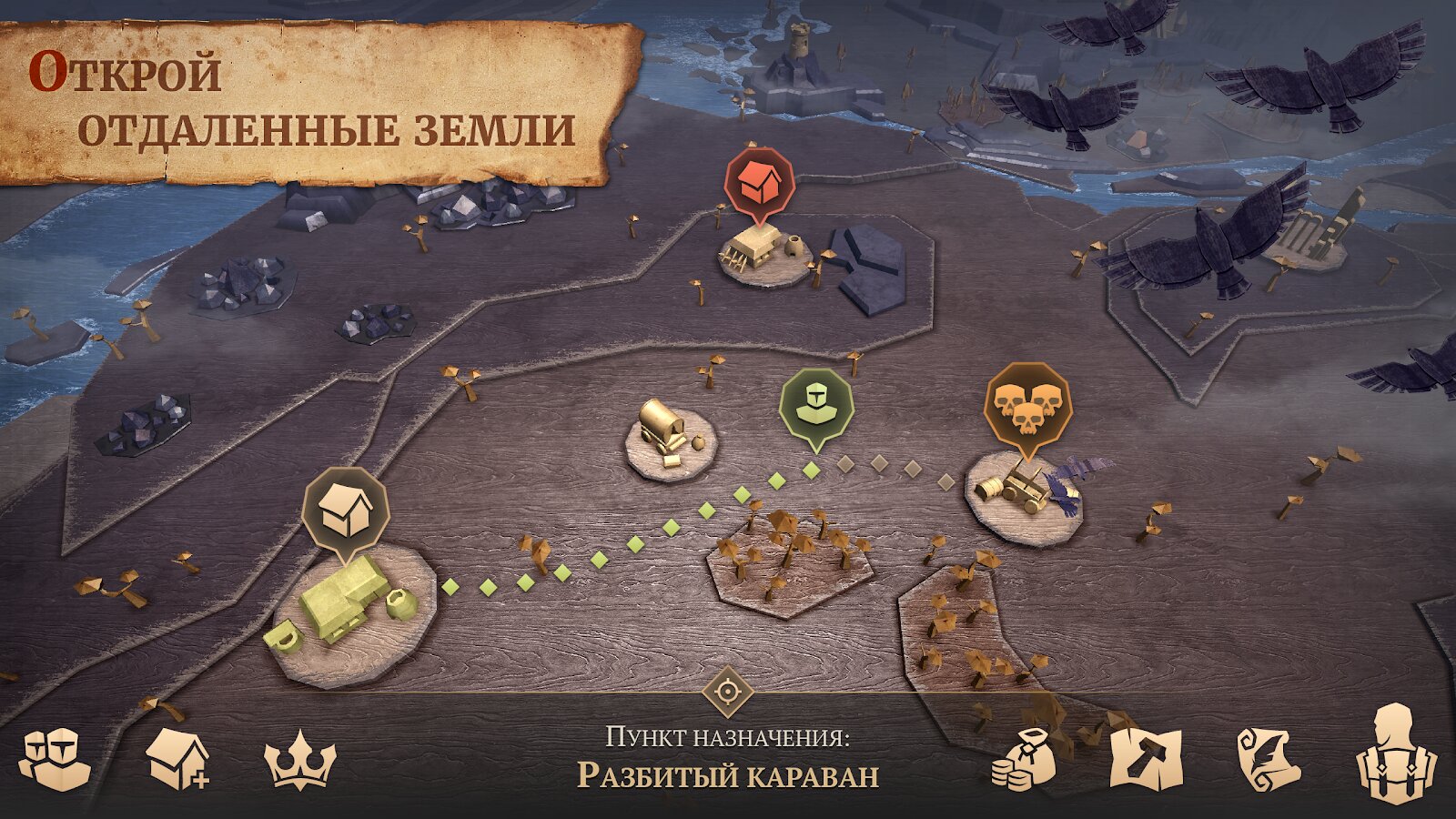
Task: Open the map with arrow icon
Action: [x=1147, y=760]
